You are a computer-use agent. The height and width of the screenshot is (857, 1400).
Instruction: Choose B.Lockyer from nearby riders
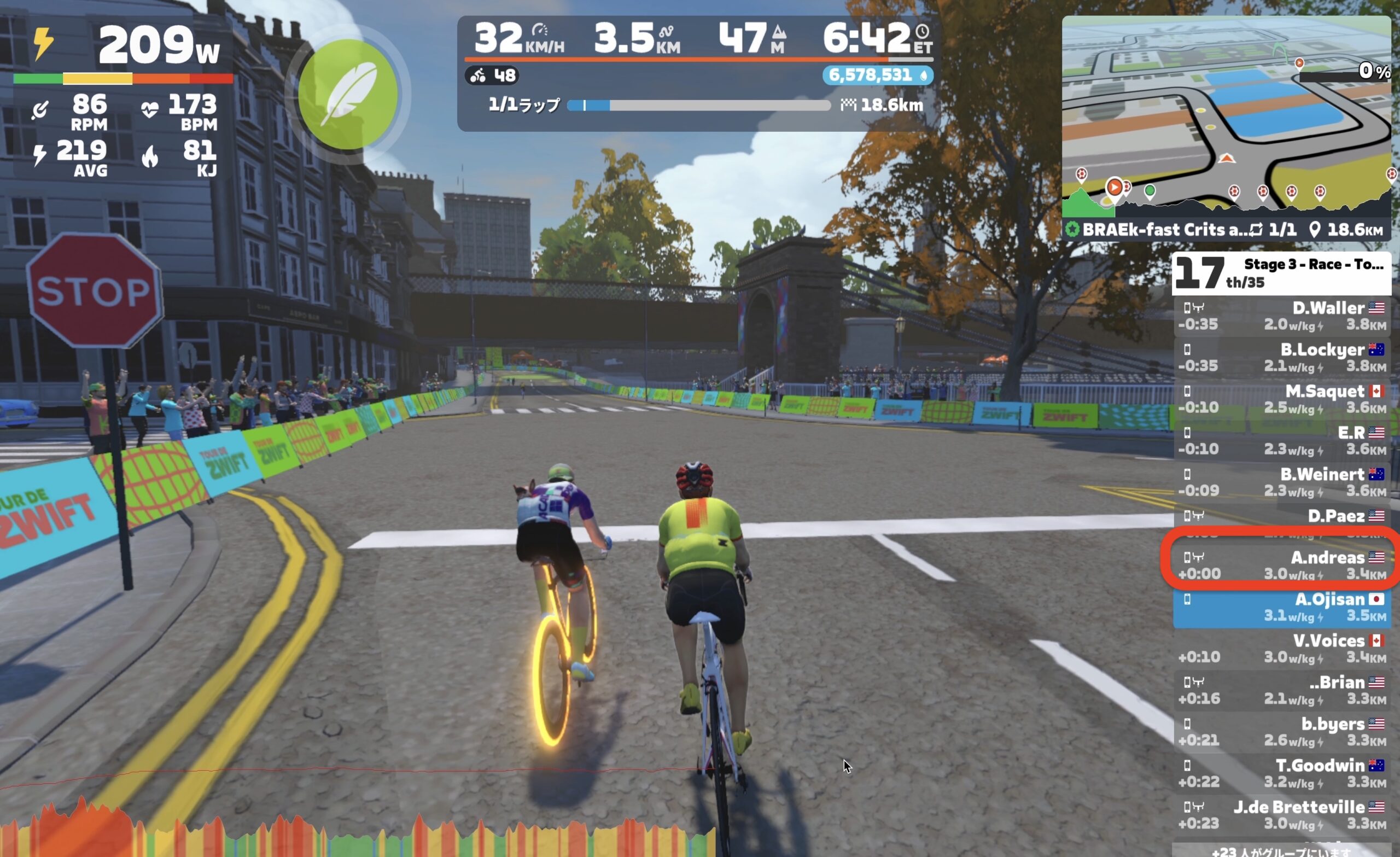[x=1282, y=358]
